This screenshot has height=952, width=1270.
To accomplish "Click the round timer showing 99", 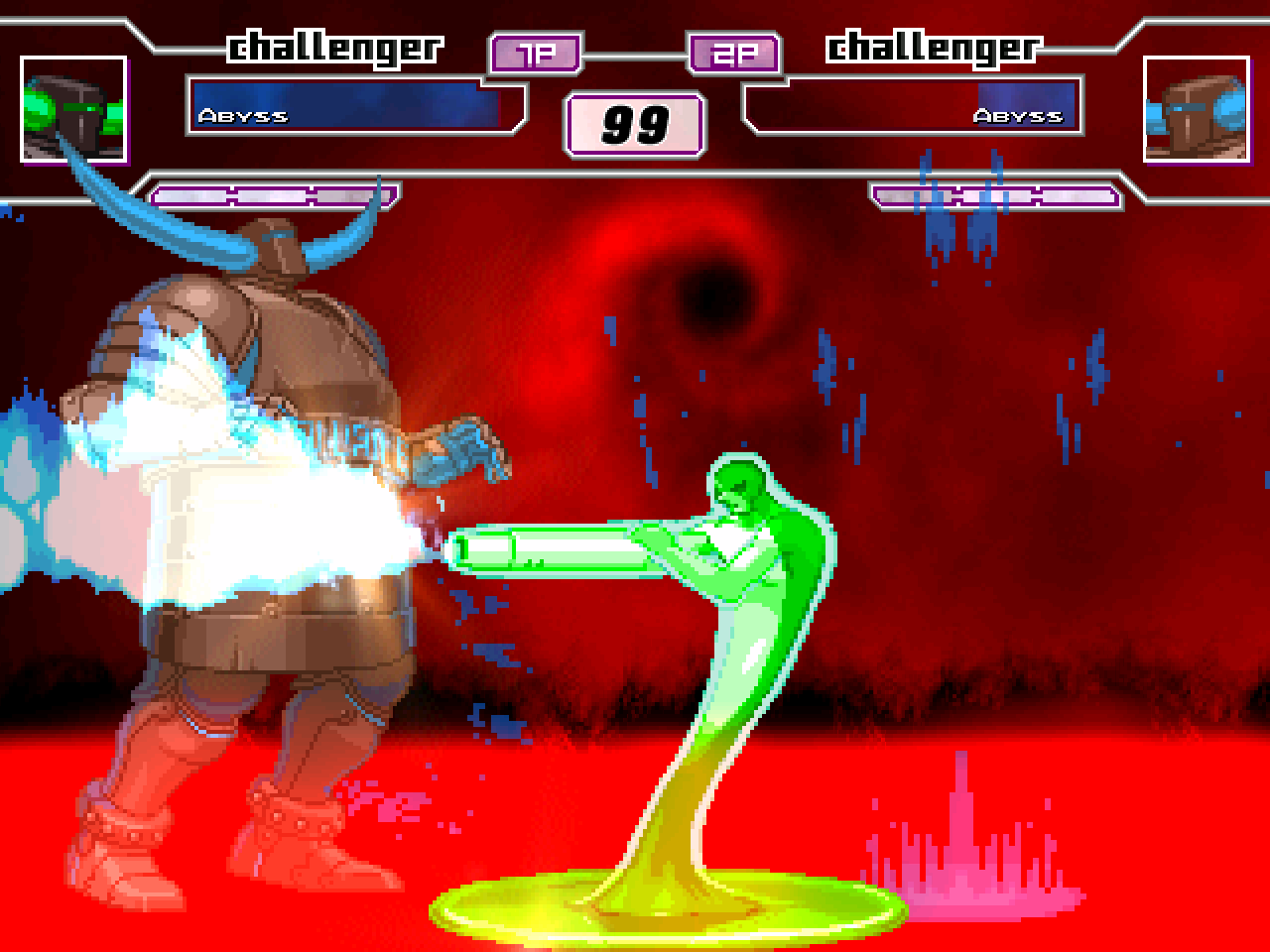I will pos(634,122).
